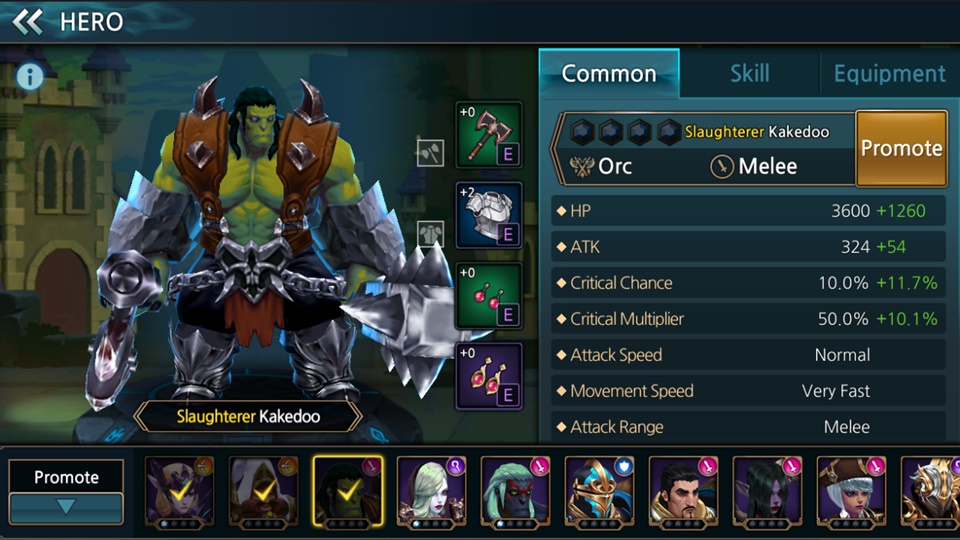Open the blue info icon

[30, 76]
